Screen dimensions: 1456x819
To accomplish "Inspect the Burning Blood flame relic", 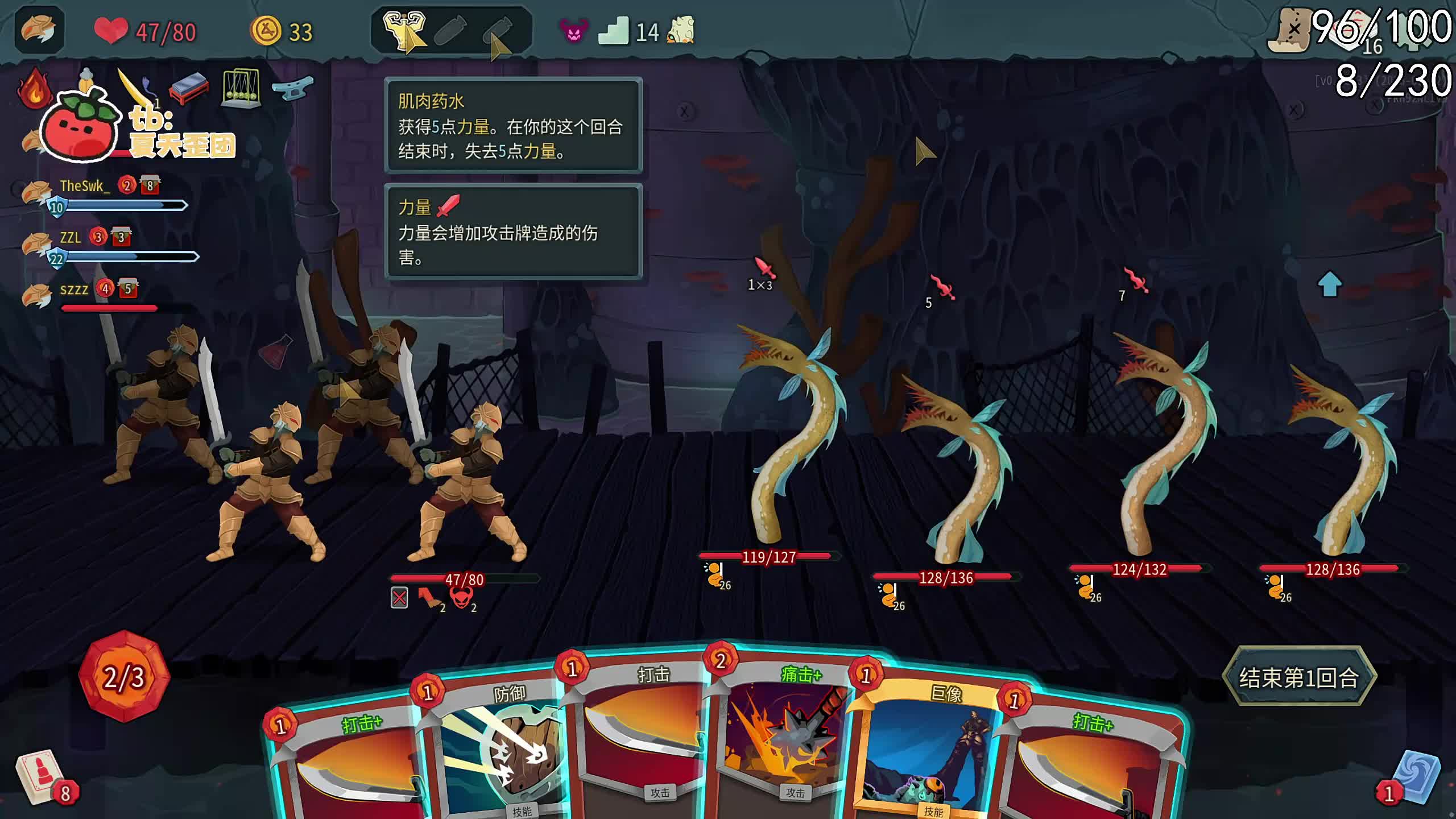I will click(x=34, y=88).
